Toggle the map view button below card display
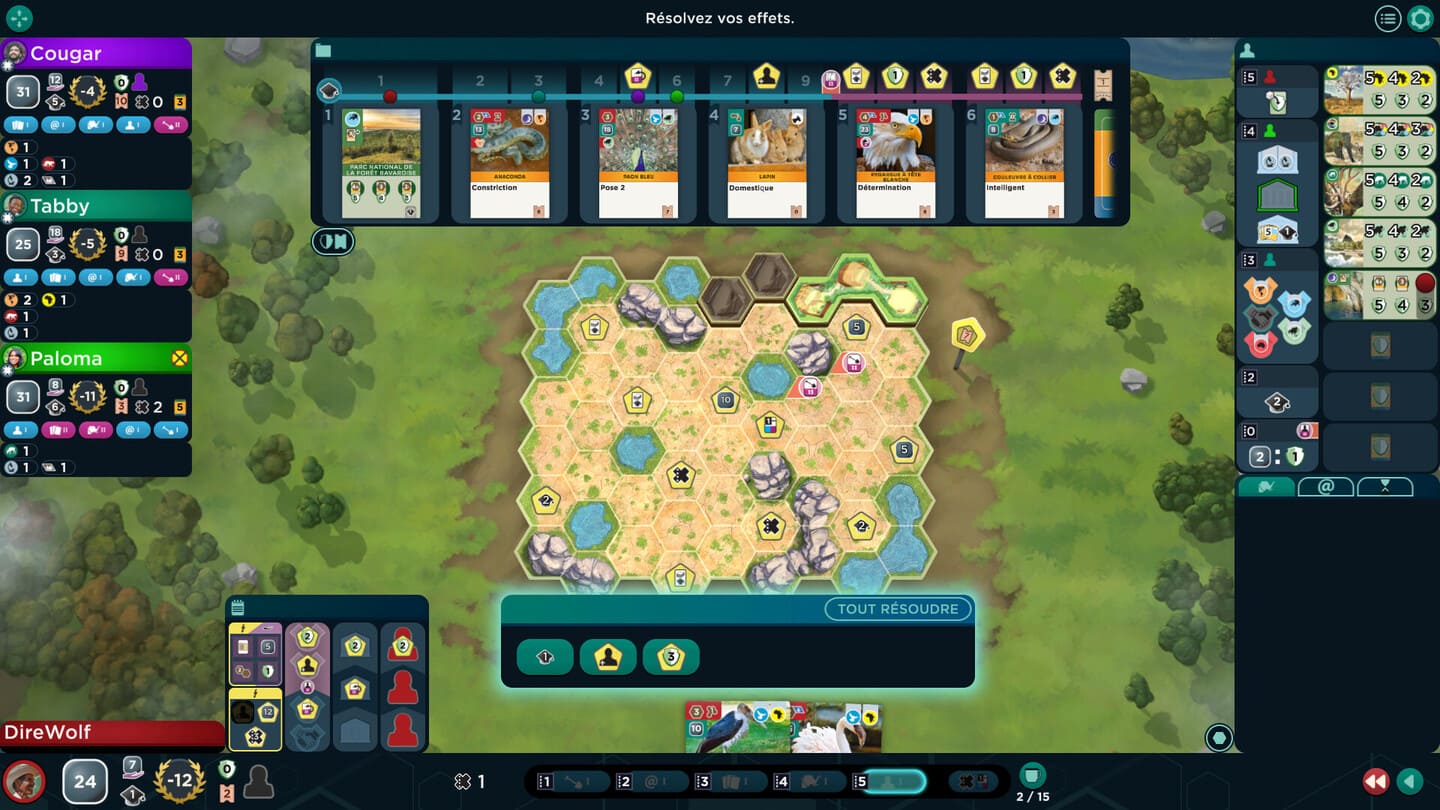This screenshot has height=810, width=1440. pos(333,241)
